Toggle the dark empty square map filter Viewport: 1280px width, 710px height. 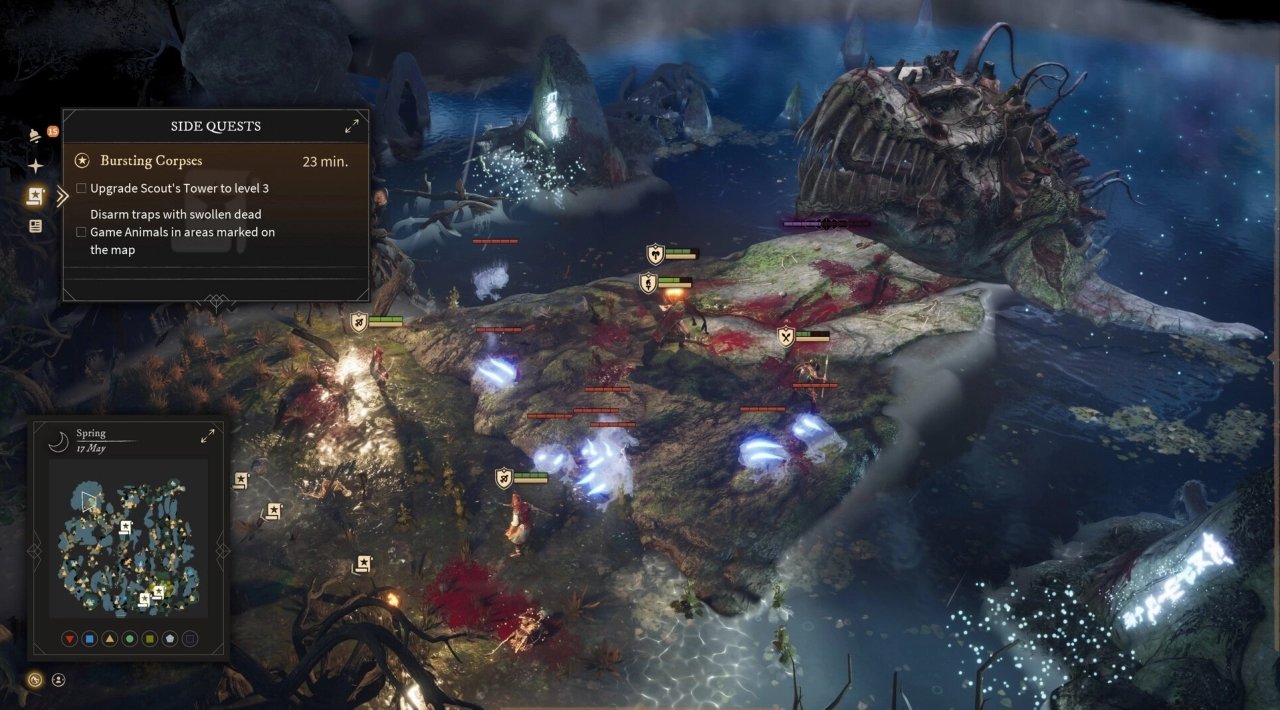[190, 638]
